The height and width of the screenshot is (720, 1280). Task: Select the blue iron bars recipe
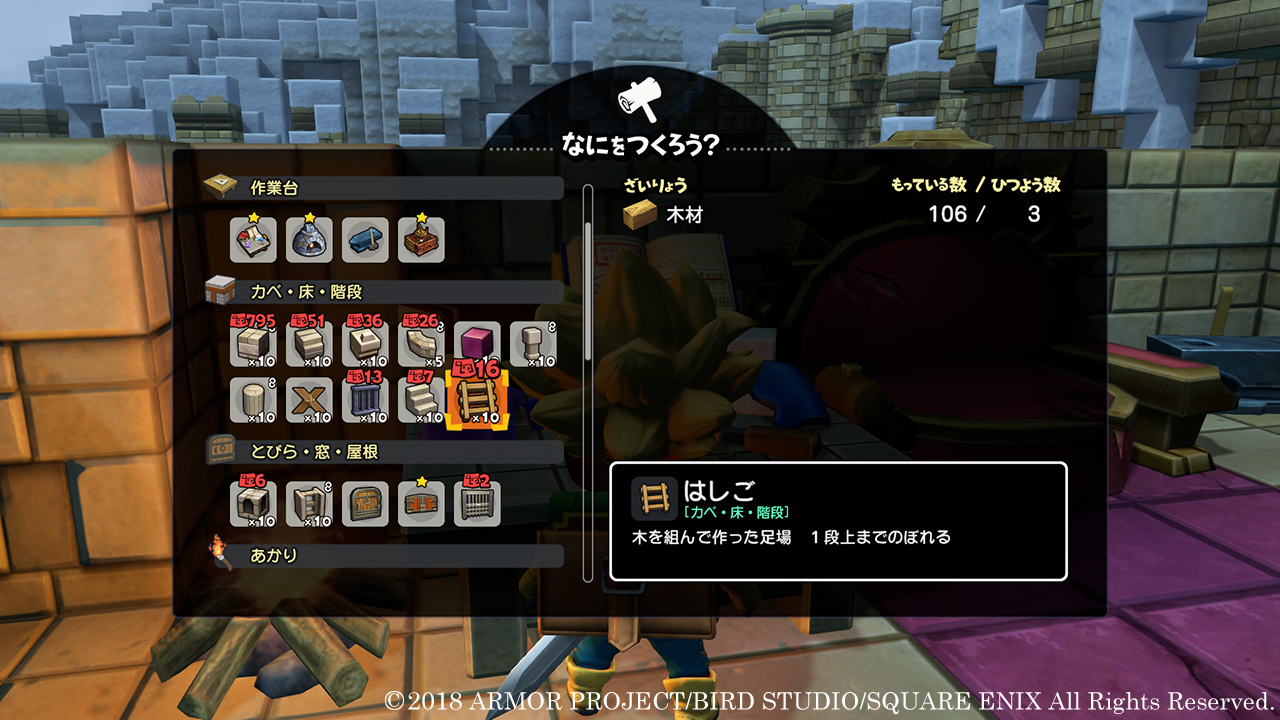tap(366, 400)
